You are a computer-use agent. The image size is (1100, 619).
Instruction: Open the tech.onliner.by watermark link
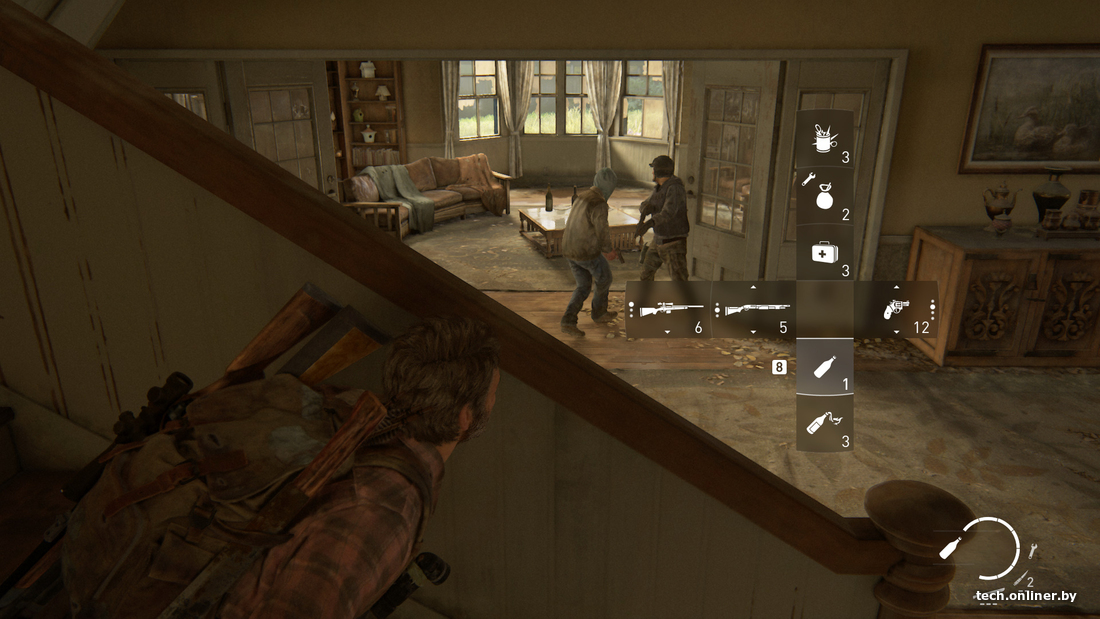[x=1025, y=596]
